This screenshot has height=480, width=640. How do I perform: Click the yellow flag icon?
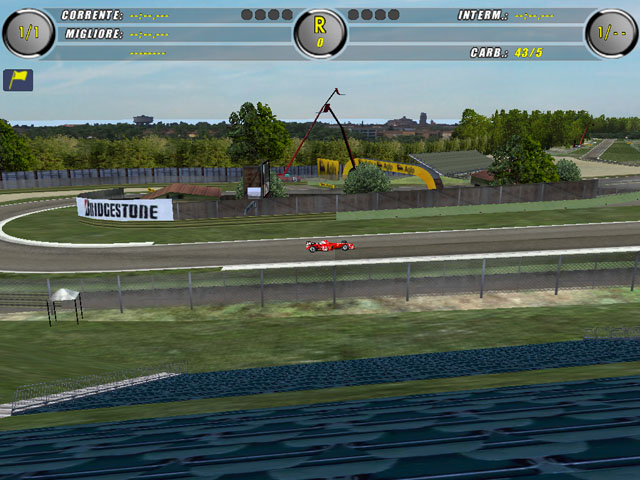(x=18, y=80)
